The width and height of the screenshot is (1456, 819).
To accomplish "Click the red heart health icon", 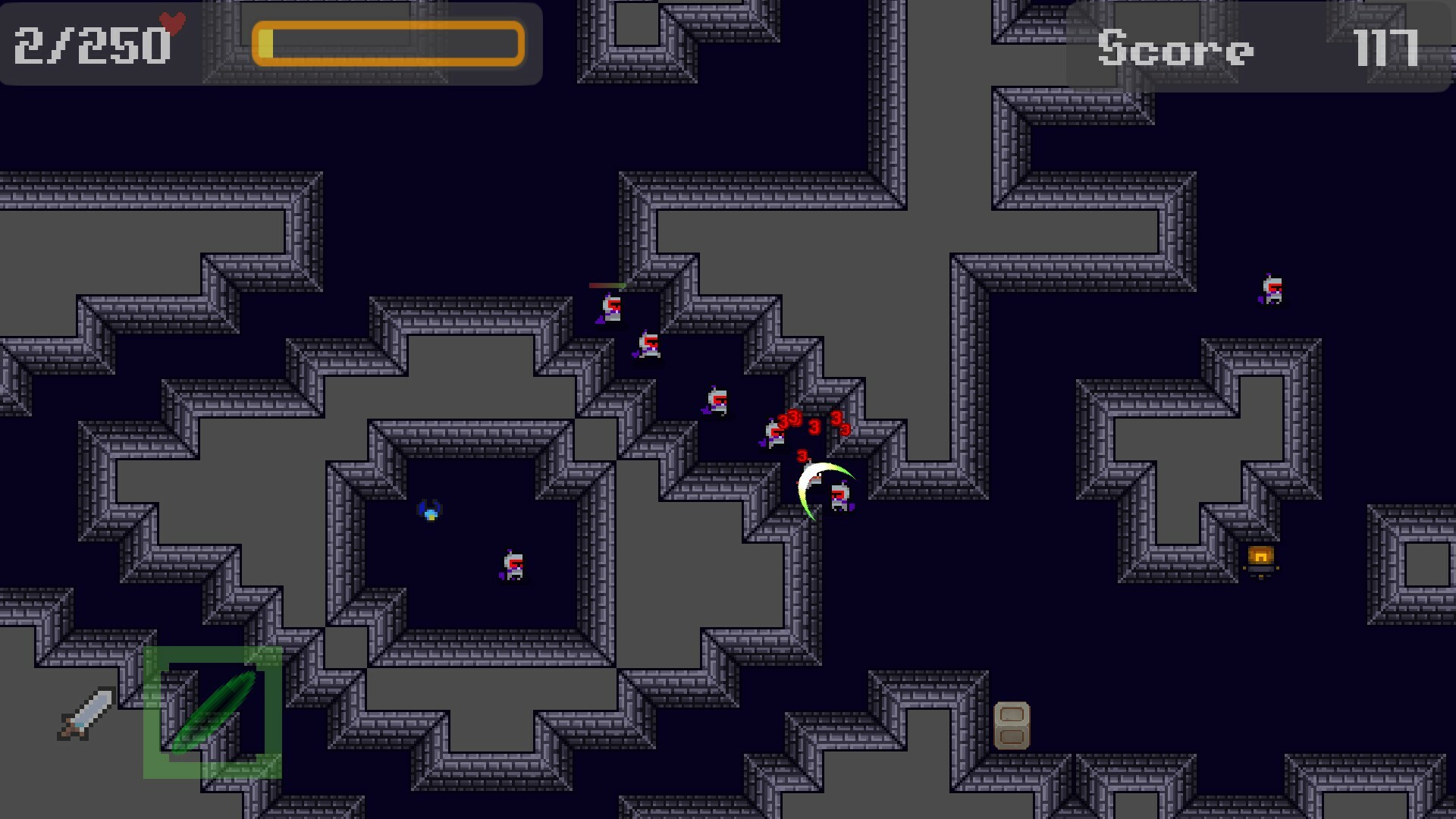I will (170, 23).
